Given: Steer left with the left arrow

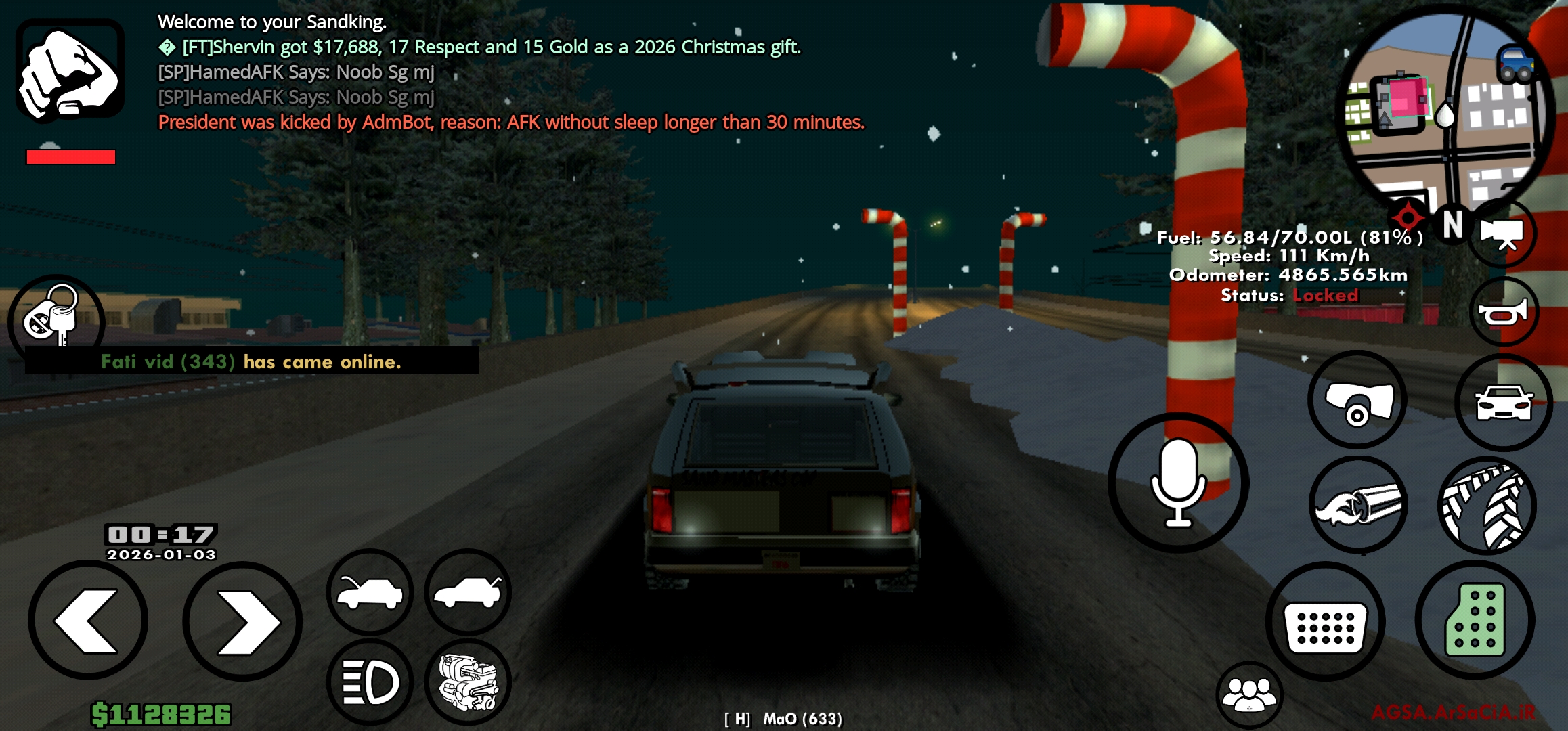Looking at the screenshot, I should pyautogui.click(x=88, y=621).
